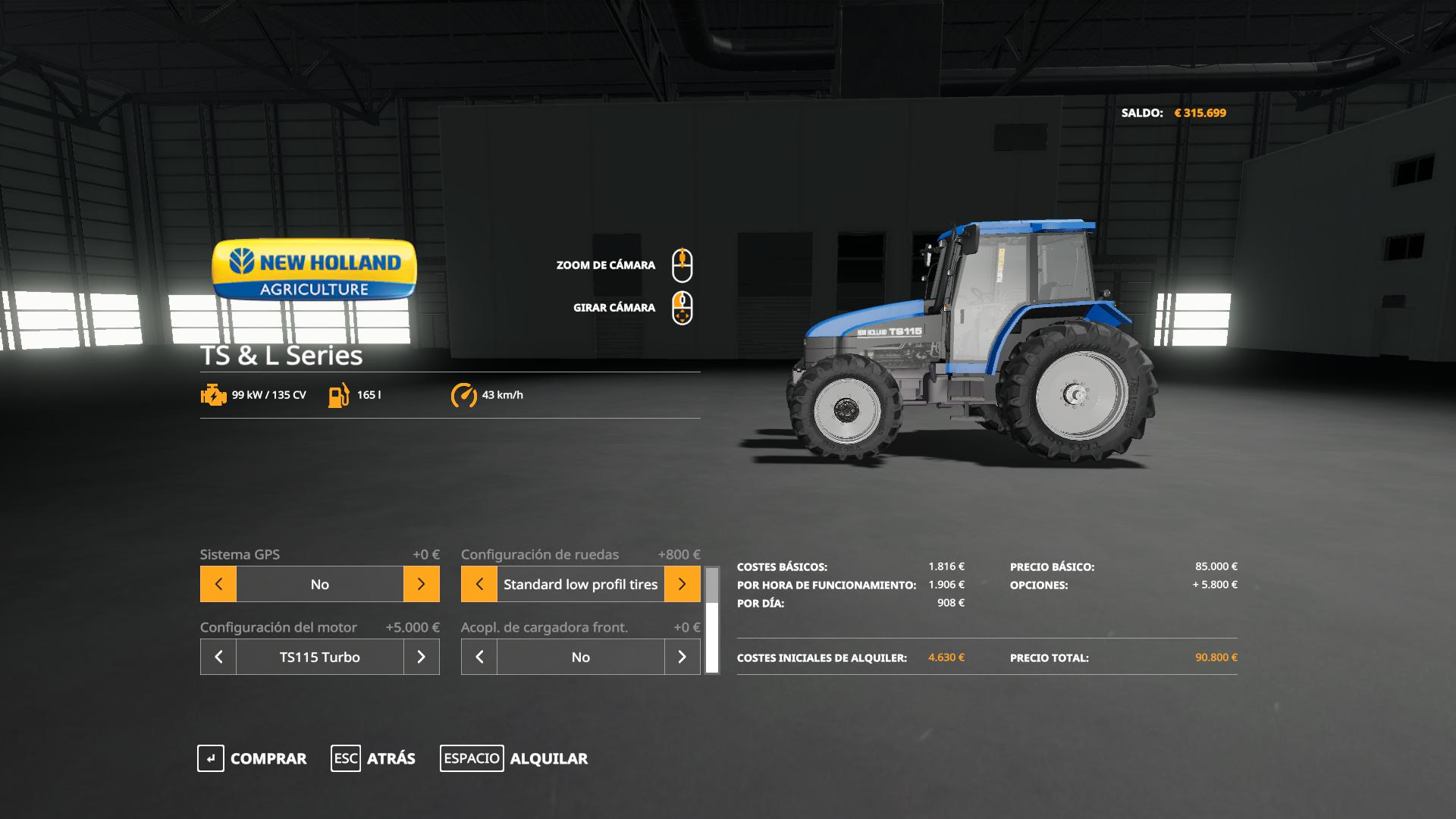Image resolution: width=1456 pixels, height=819 pixels.
Task: Go back with the Atrás button
Action: click(x=373, y=758)
